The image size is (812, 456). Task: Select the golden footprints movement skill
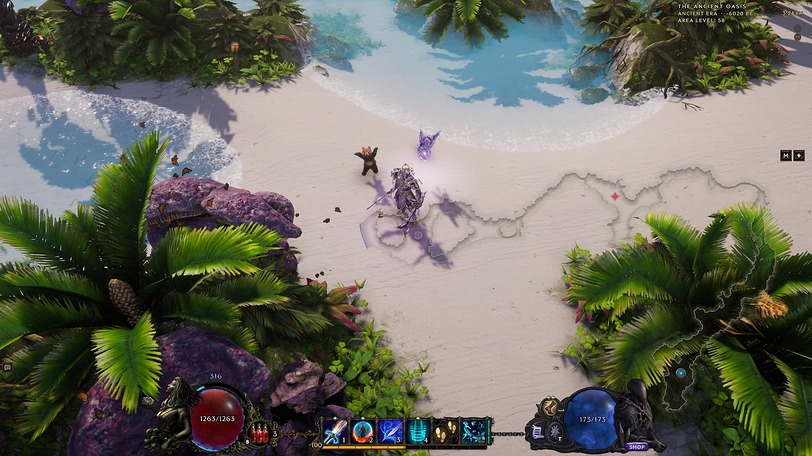pyautogui.click(x=446, y=431)
